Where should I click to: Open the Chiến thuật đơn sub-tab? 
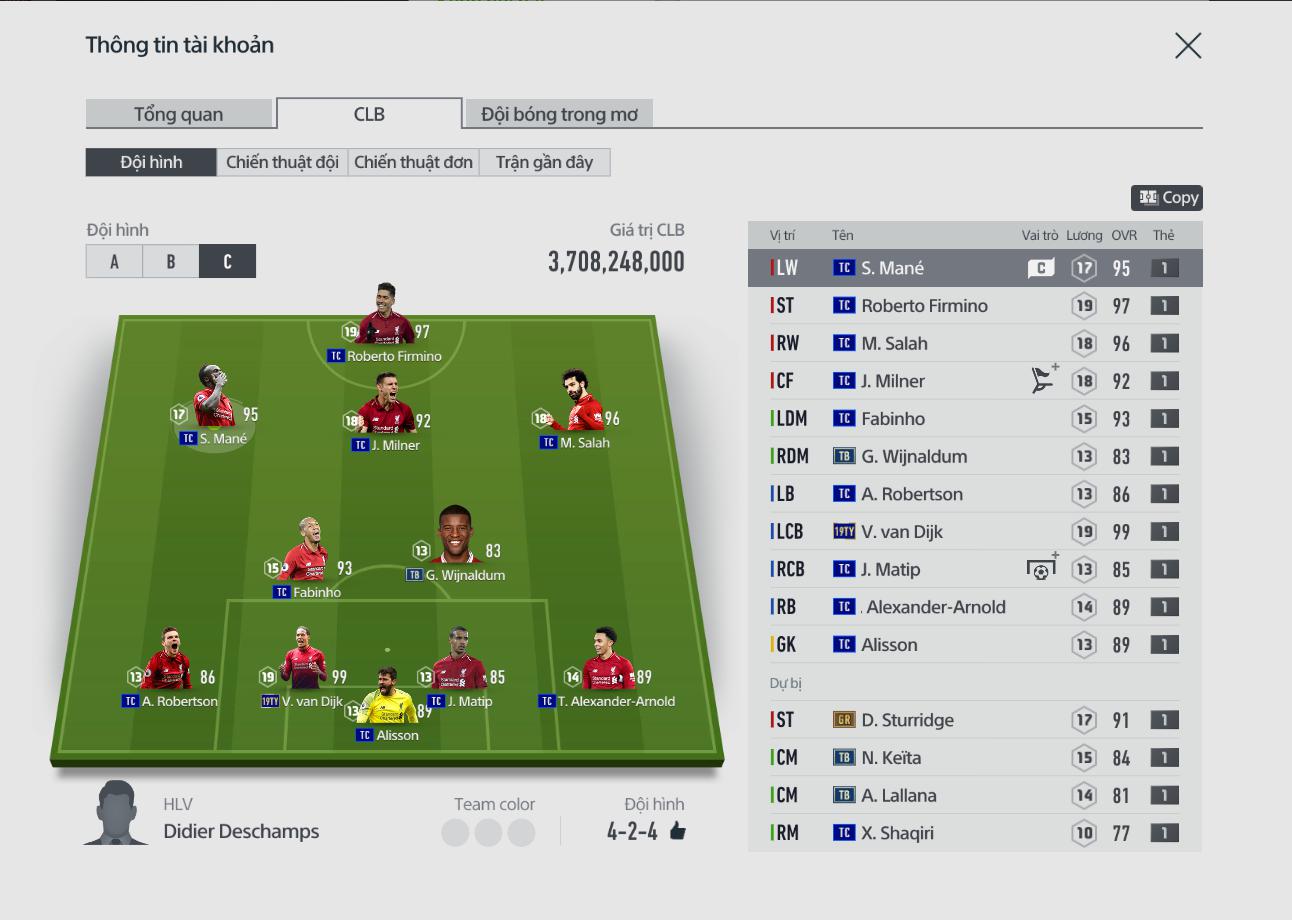[413, 162]
